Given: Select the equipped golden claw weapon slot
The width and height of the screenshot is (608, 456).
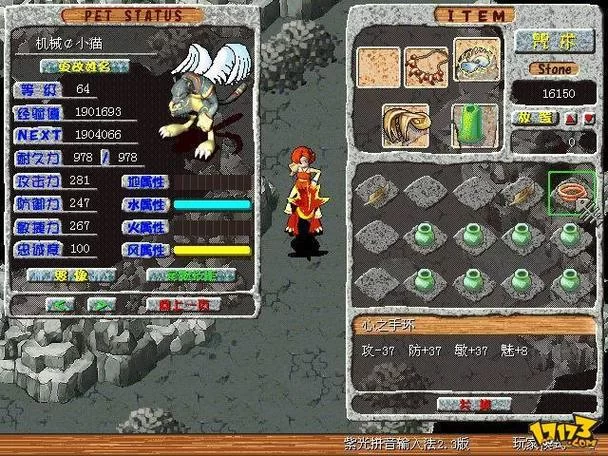Looking at the screenshot, I should (405, 126).
